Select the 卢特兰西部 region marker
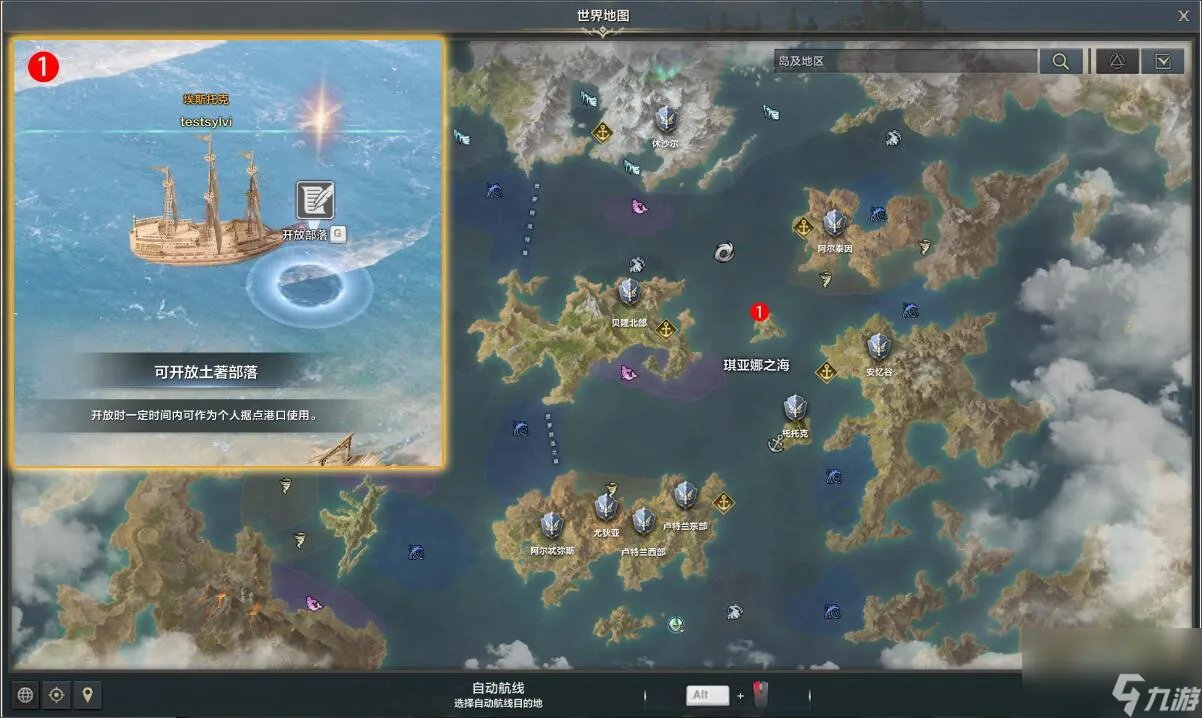The width and height of the screenshot is (1202, 718). pos(643,522)
